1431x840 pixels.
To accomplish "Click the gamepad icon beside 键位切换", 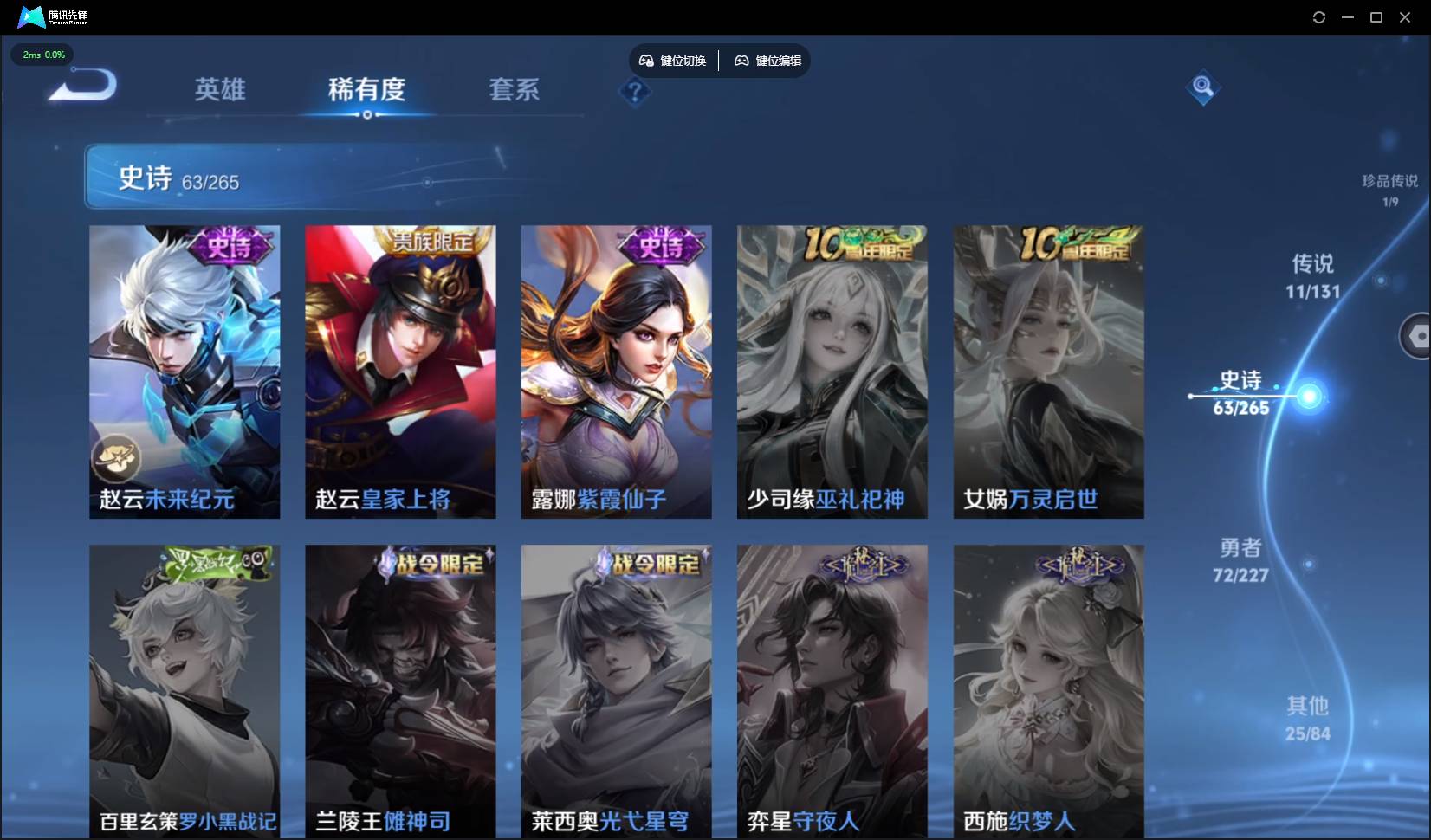I will [x=646, y=61].
